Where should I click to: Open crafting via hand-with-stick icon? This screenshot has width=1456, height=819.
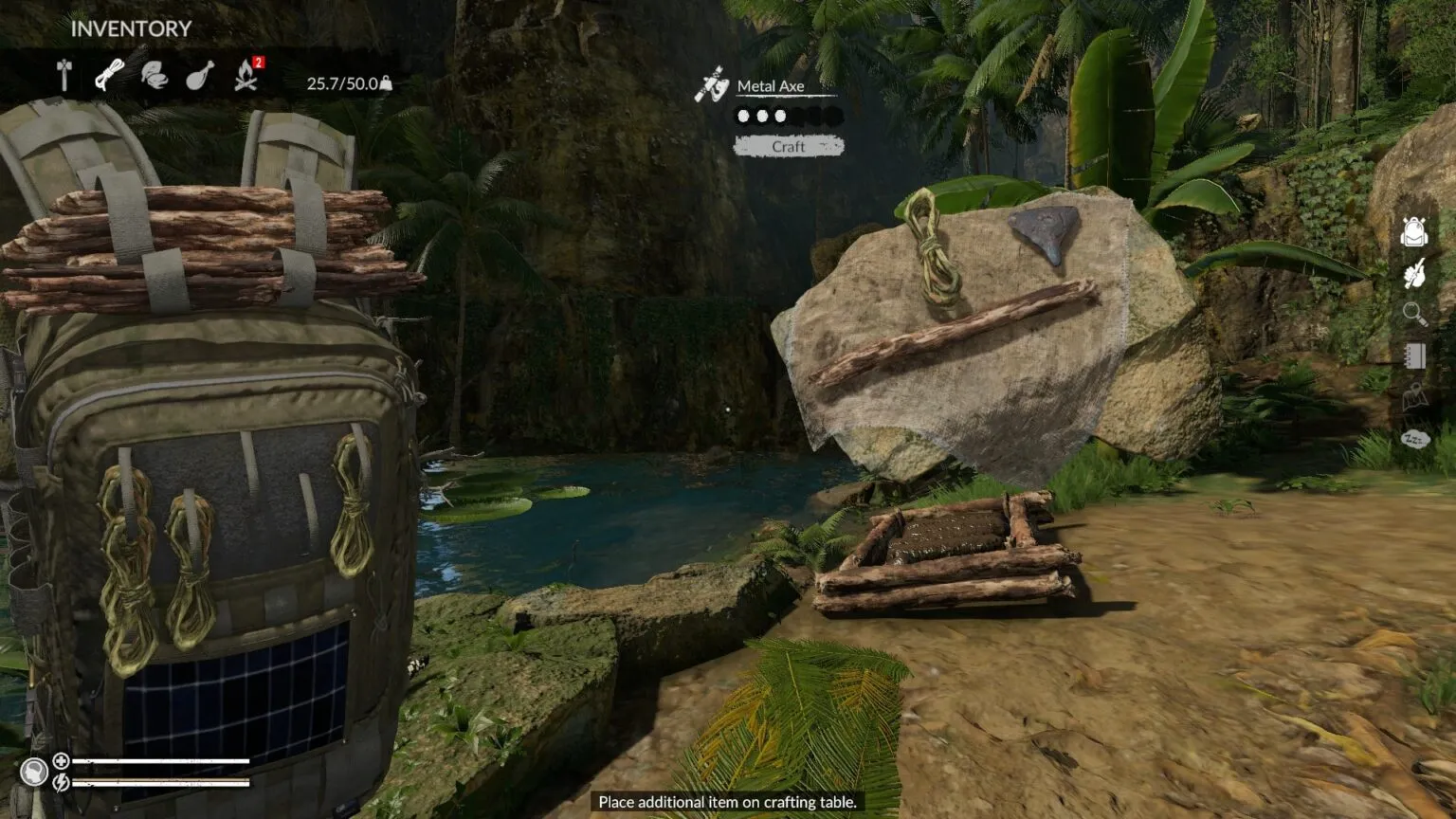click(x=1413, y=273)
